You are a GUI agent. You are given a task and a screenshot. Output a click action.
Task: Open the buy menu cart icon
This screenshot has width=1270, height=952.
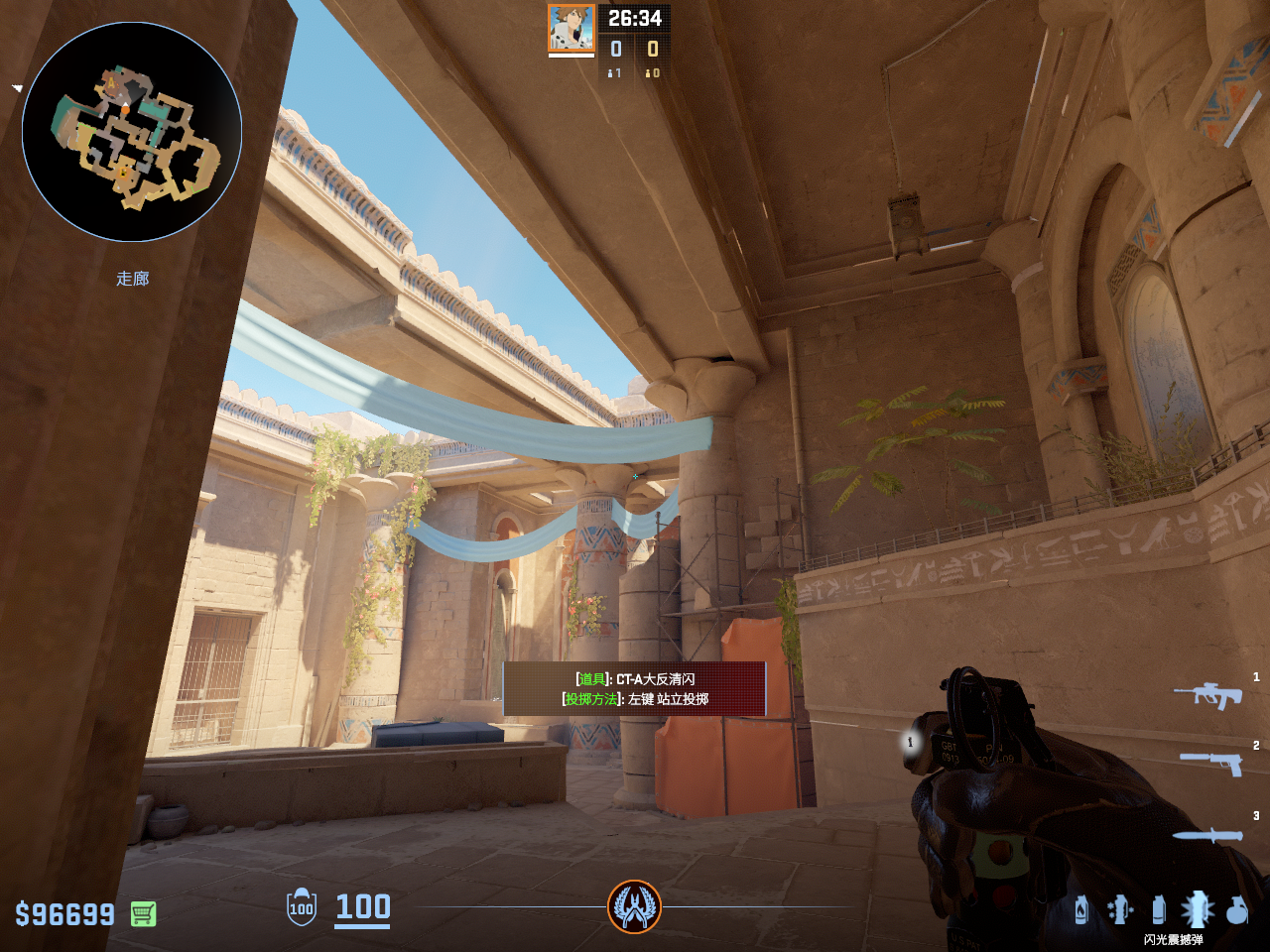coord(143,913)
